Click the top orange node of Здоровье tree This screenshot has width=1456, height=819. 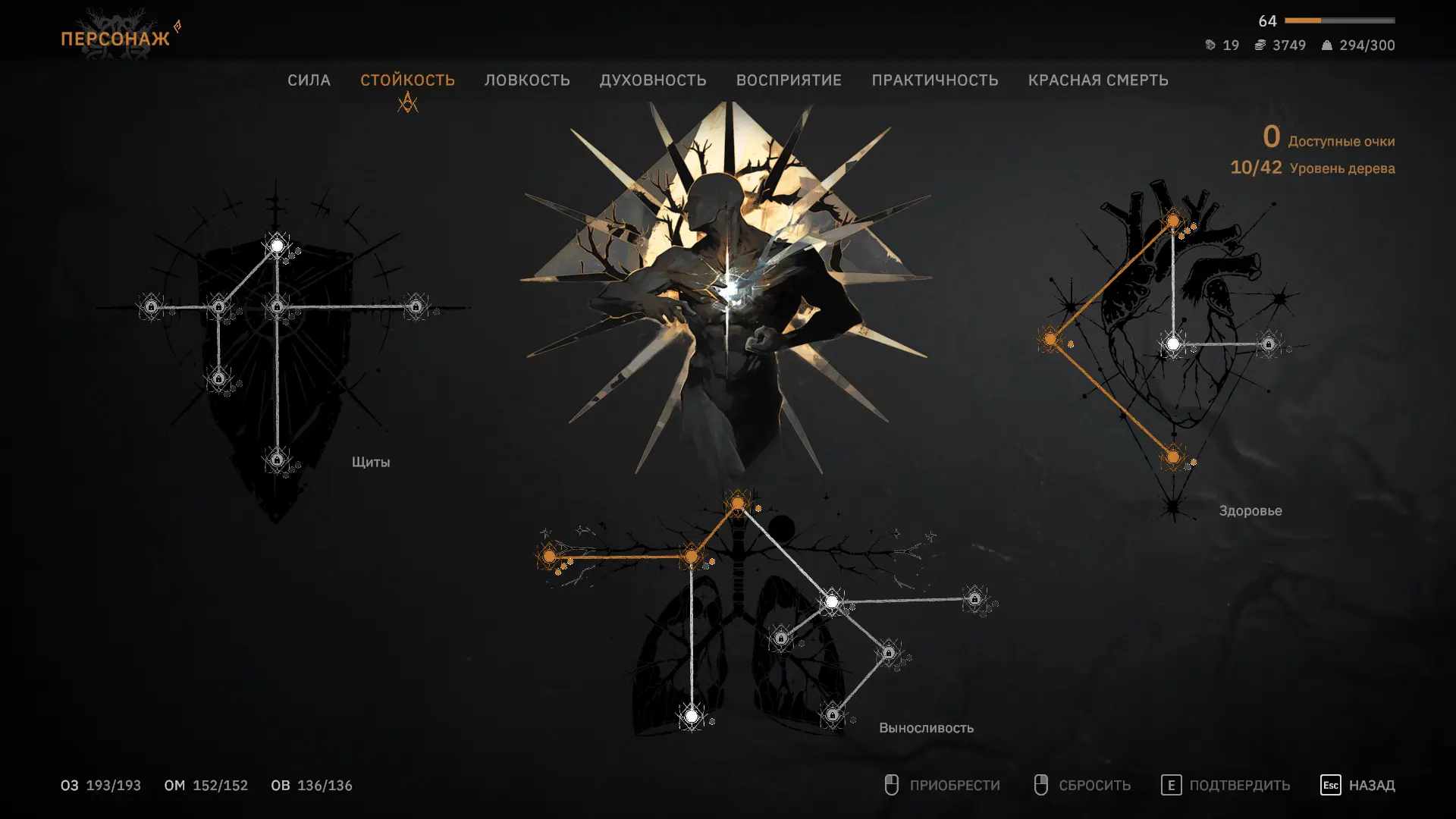(x=1173, y=221)
